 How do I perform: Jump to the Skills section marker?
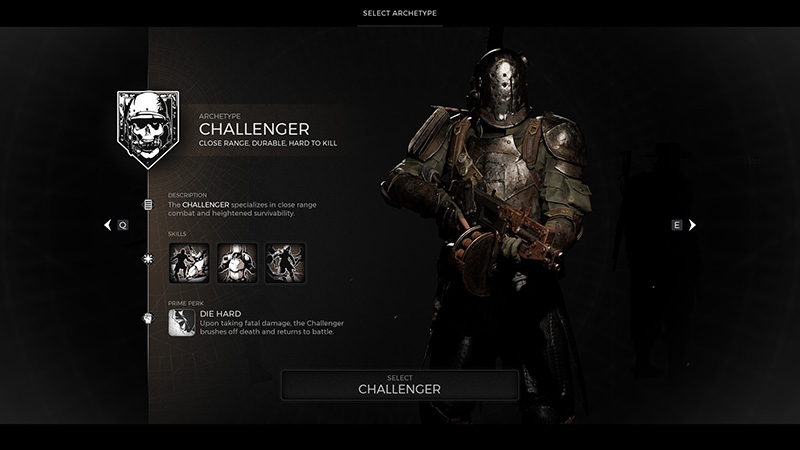tap(148, 259)
